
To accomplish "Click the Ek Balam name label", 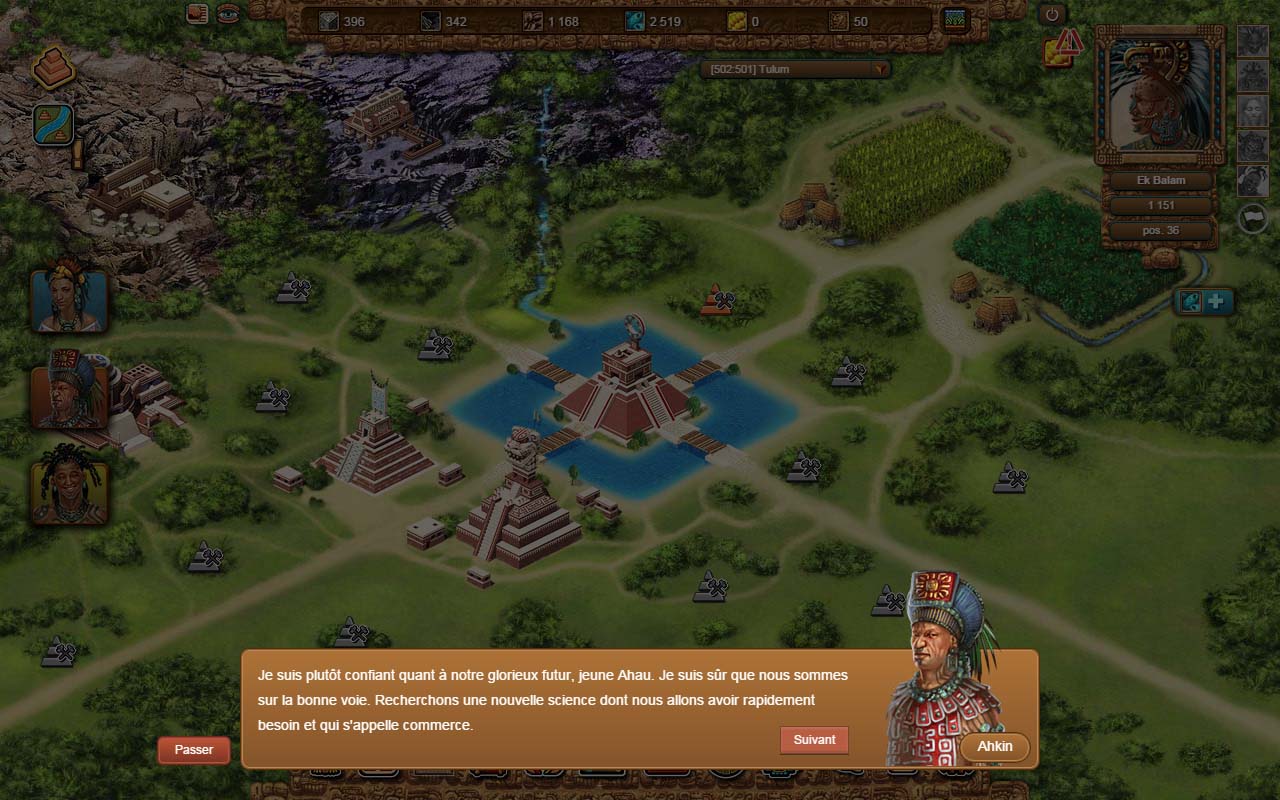I will (1160, 181).
